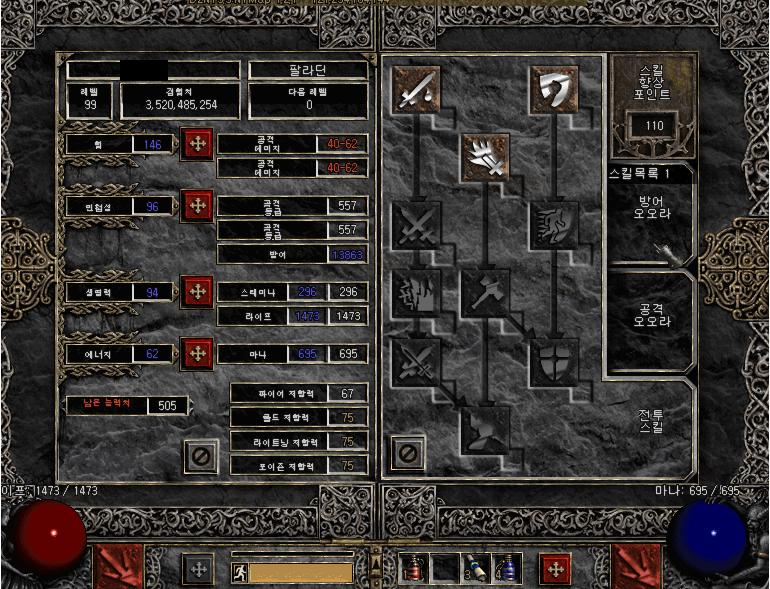
Task: Switch to the Defensive Auras tab
Action: pos(651,213)
